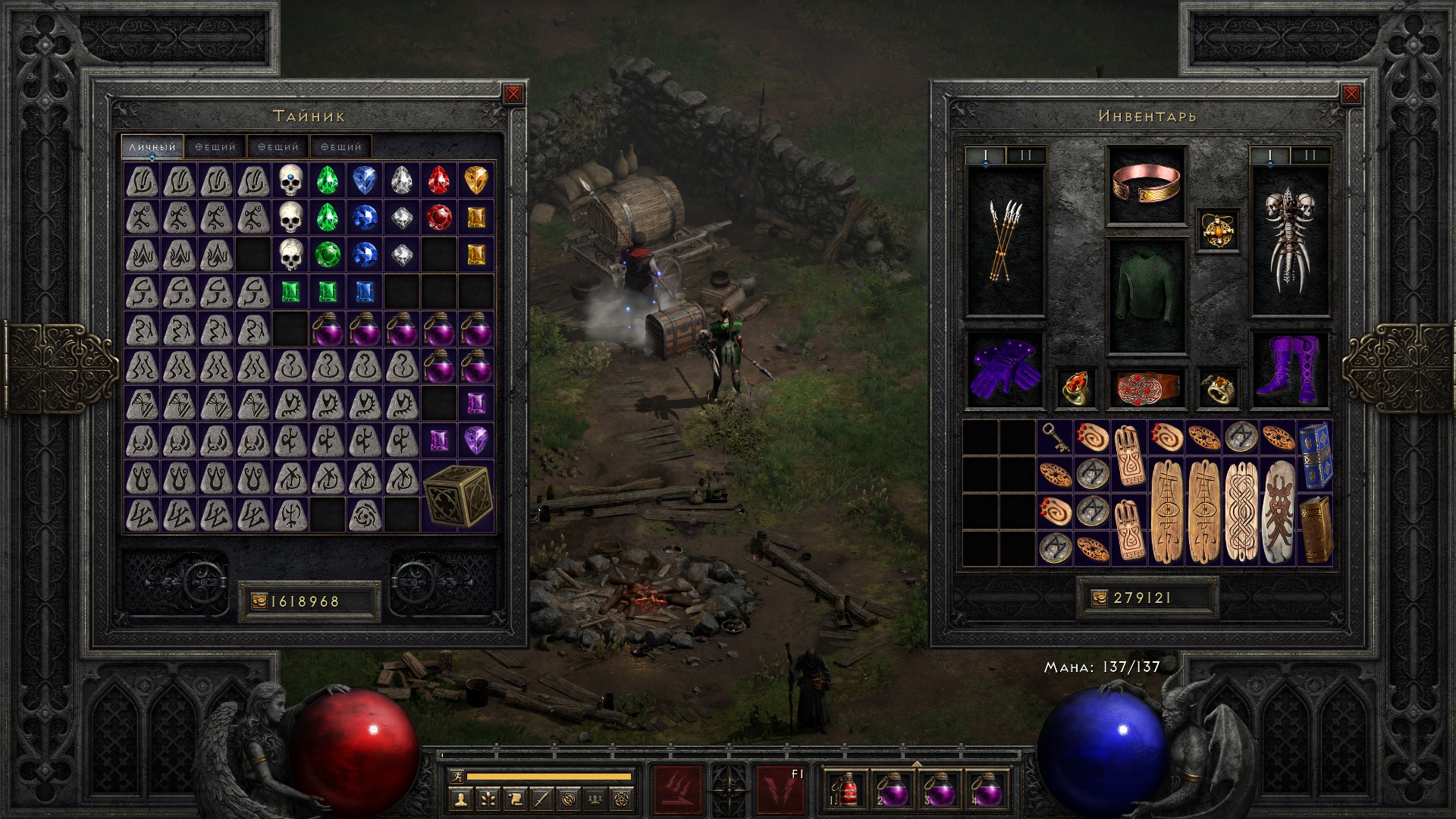Open the right skill selector marked F1
Image resolution: width=1456 pixels, height=819 pixels.
[x=780, y=789]
